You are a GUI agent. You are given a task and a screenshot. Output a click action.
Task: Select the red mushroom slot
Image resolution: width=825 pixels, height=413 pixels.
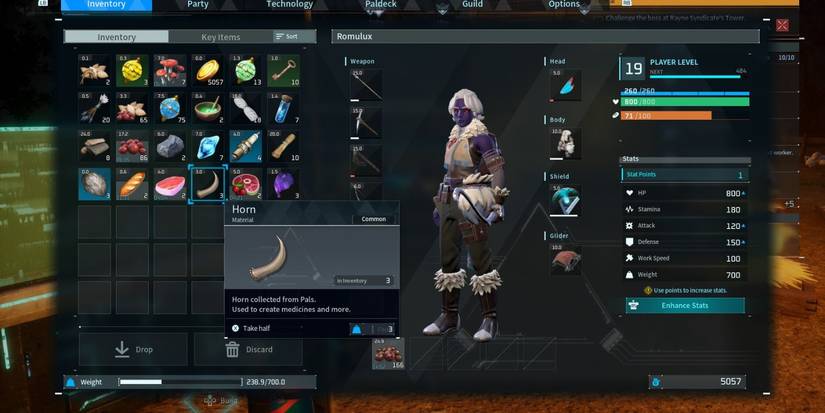pos(170,71)
